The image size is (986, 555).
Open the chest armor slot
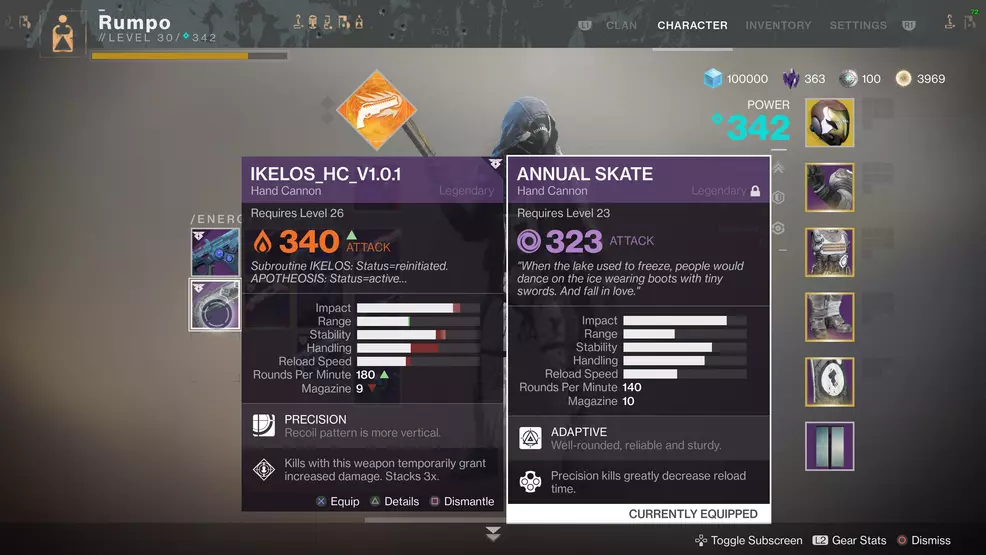829,252
